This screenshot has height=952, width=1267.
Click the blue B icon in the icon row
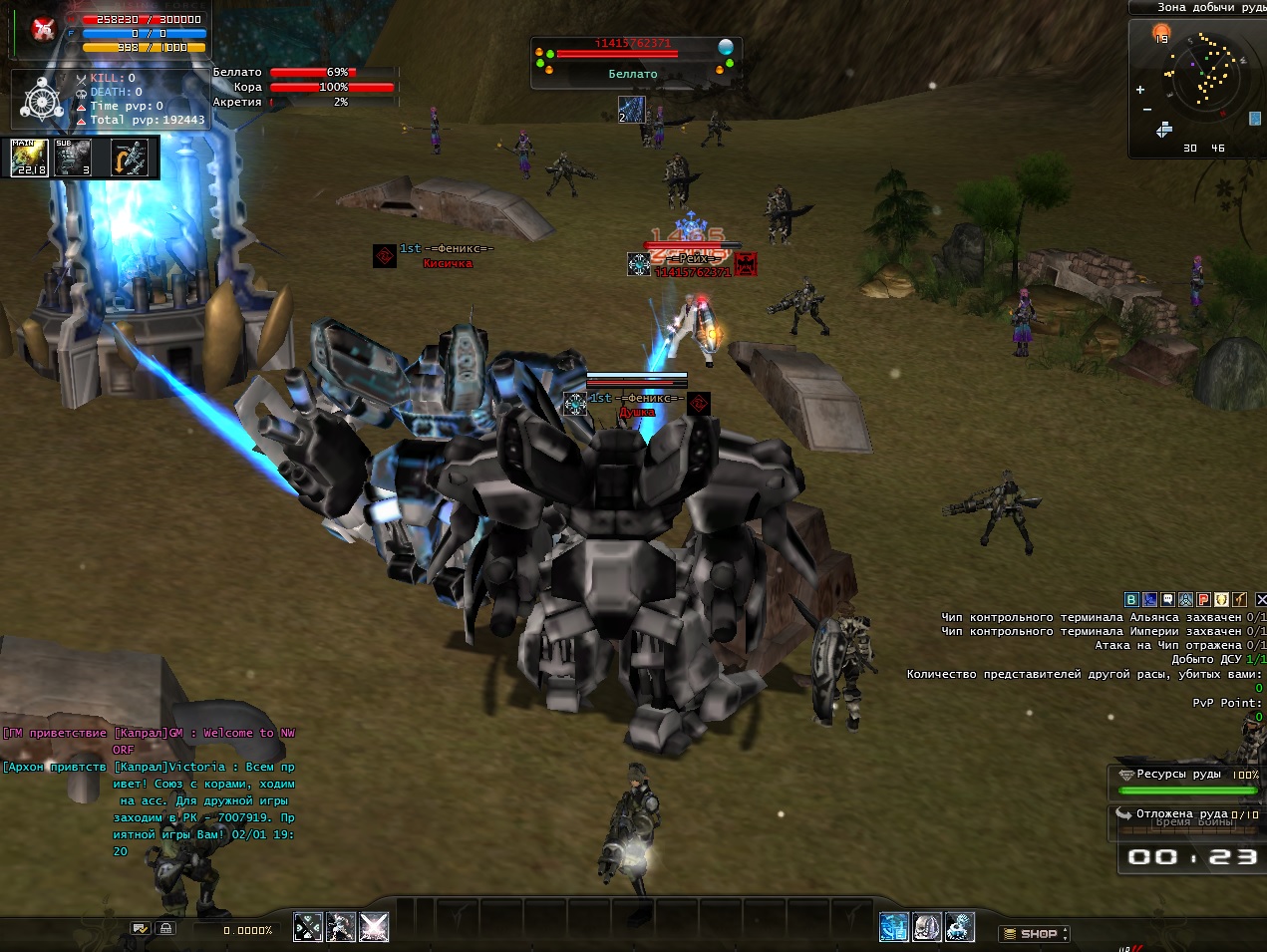[1131, 600]
